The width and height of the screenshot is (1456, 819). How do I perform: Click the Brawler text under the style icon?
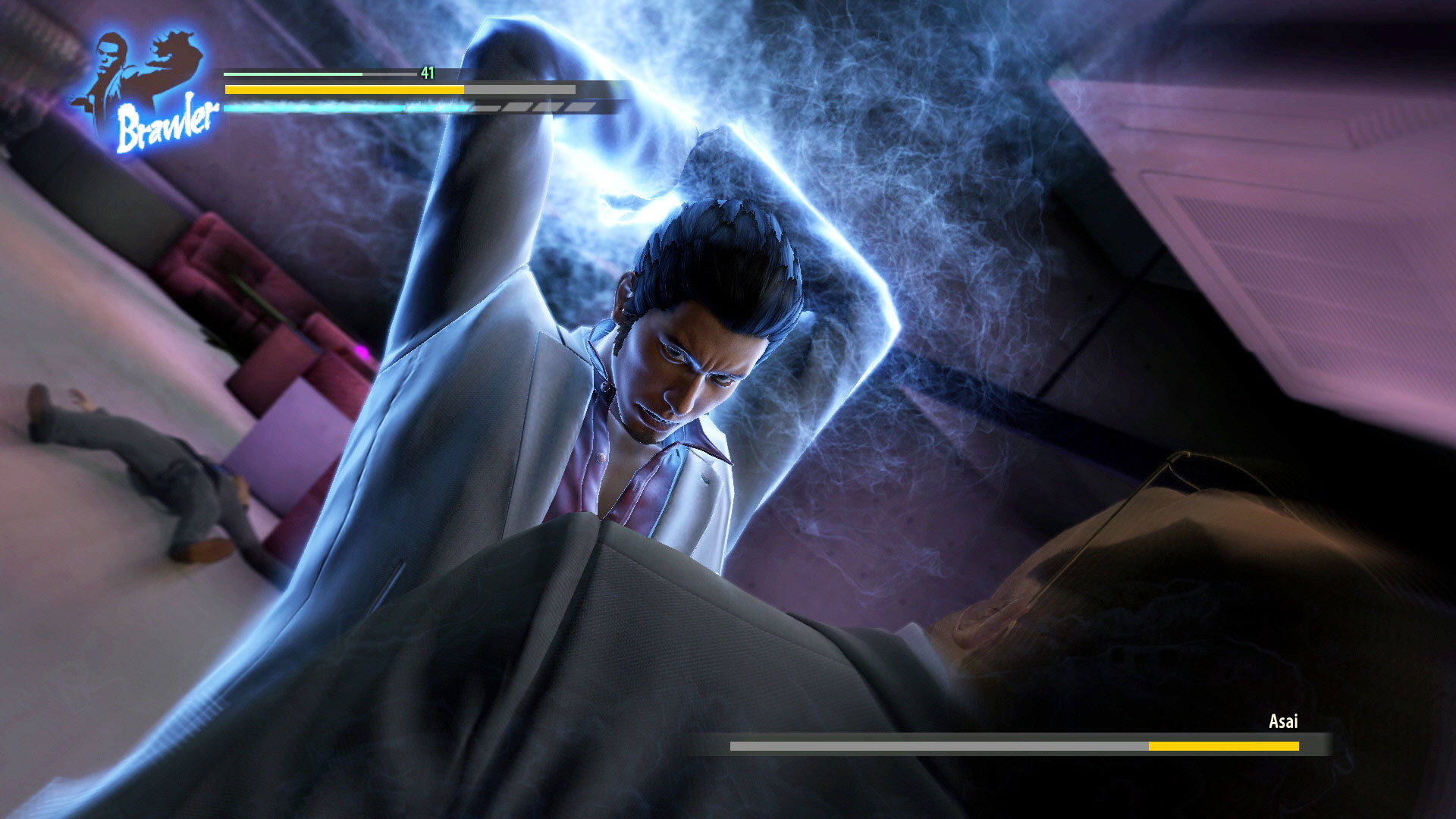click(167, 121)
